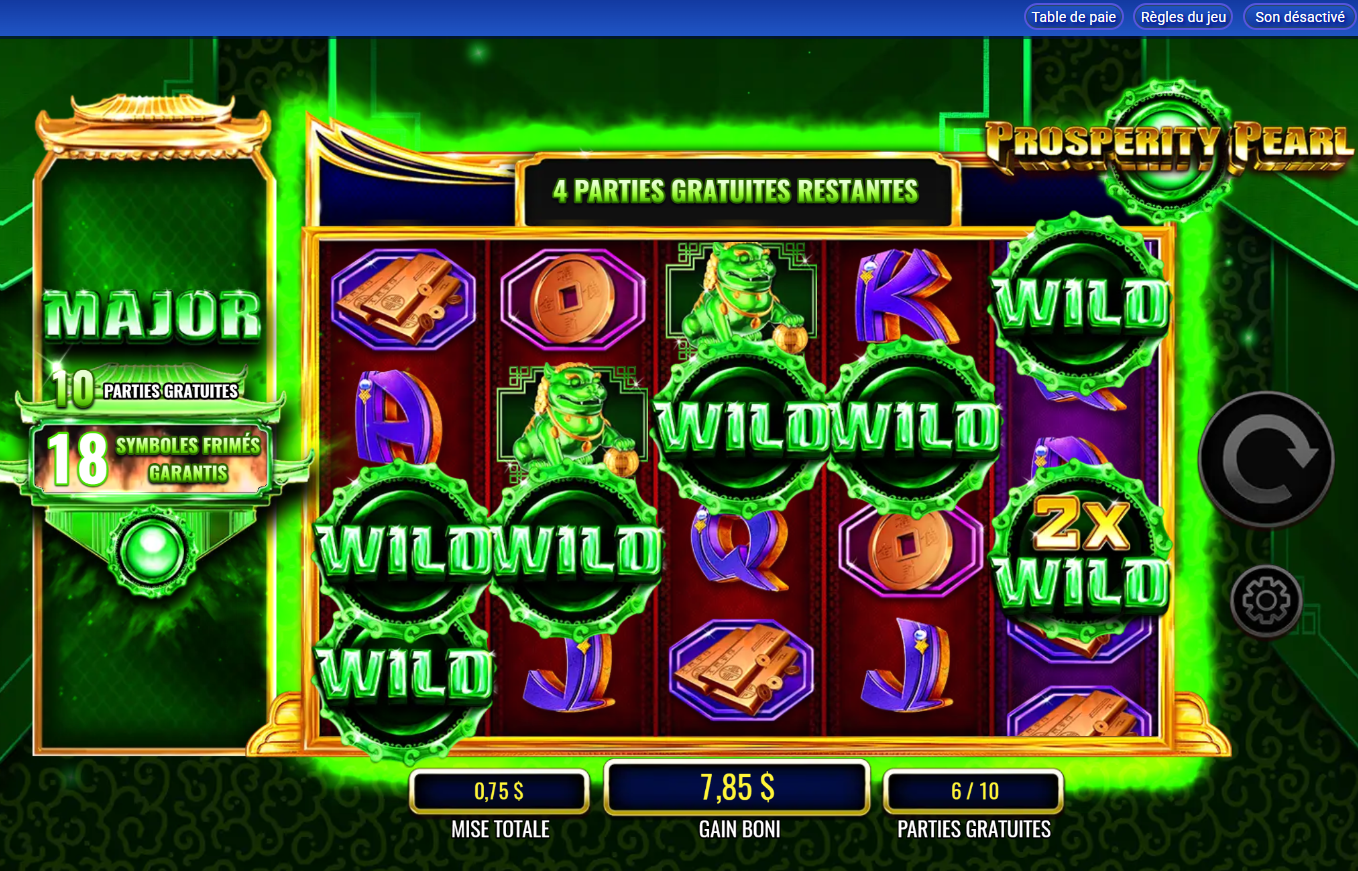Open the settings gear
This screenshot has height=871, width=1358.
(1265, 601)
